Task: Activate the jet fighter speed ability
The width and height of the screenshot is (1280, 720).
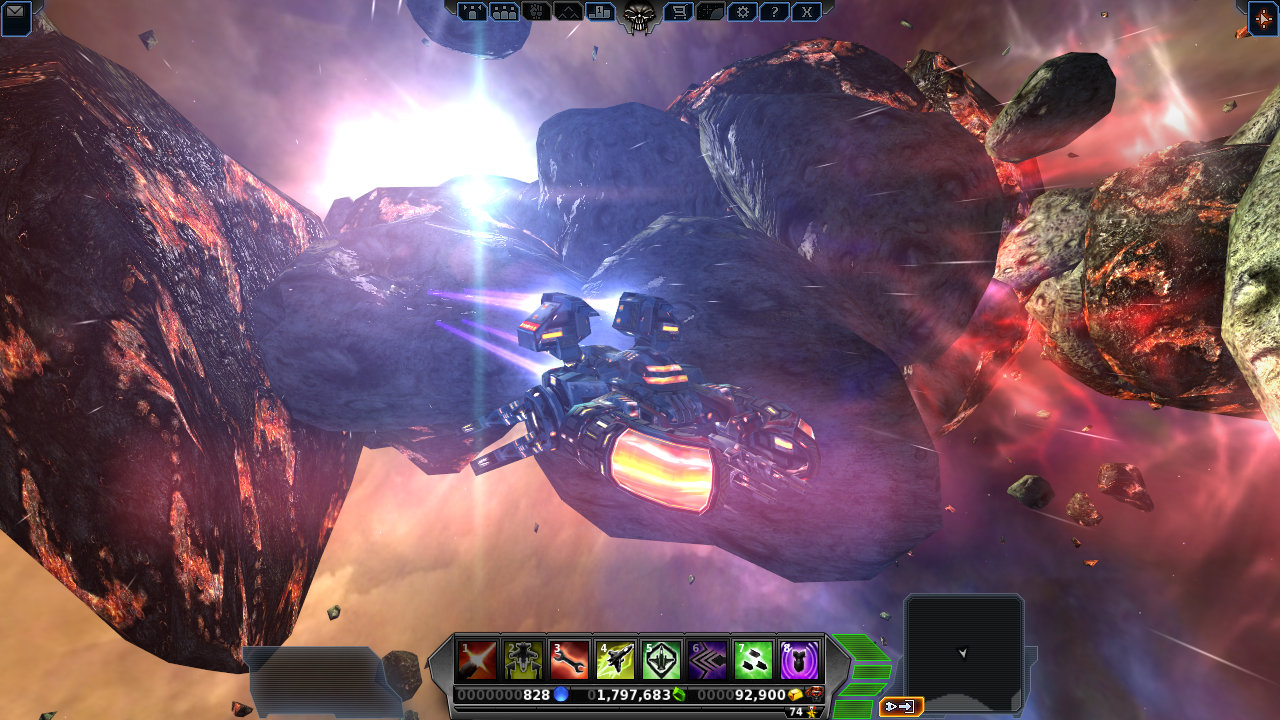Action: (x=615, y=660)
